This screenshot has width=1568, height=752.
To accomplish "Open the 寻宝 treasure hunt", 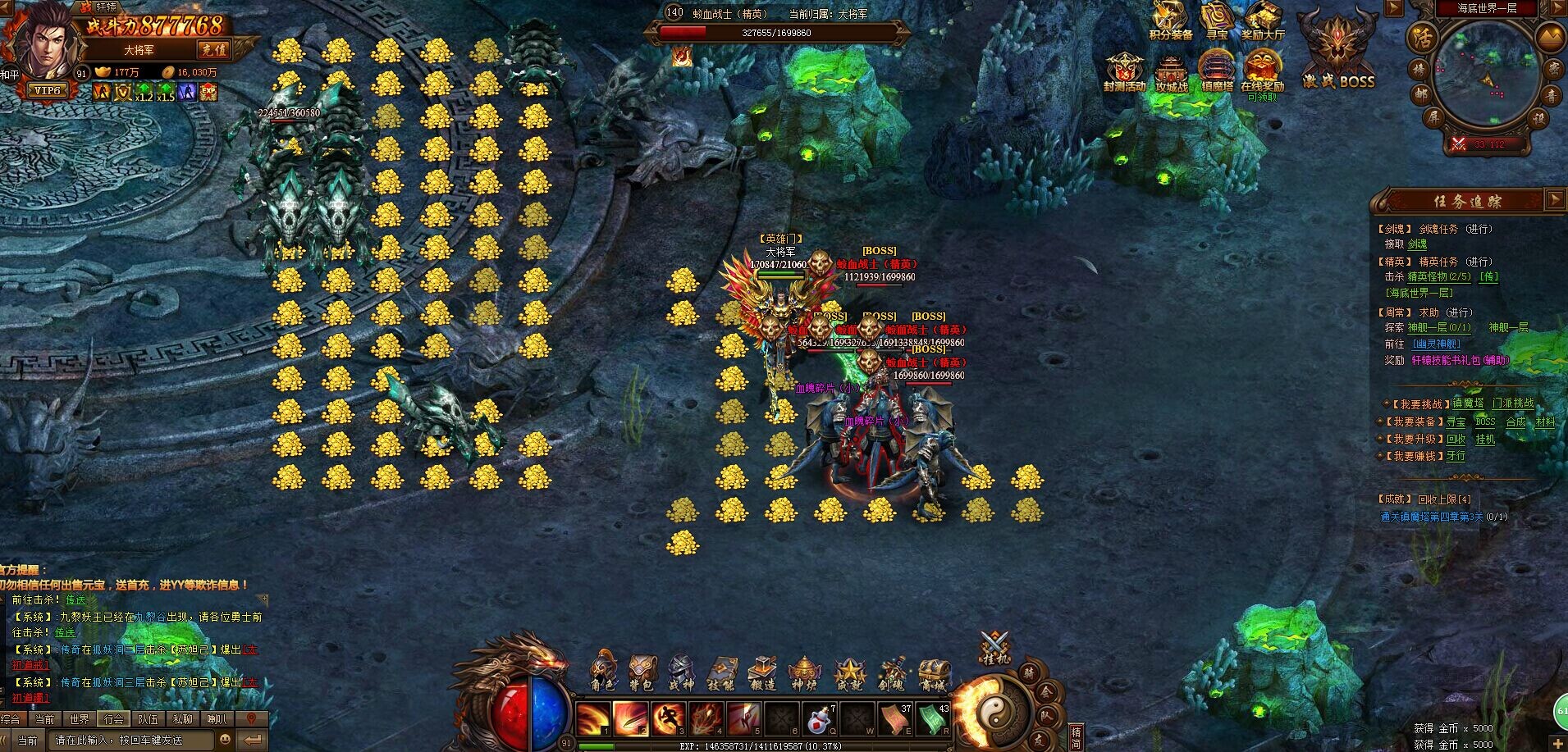I will point(1218,20).
